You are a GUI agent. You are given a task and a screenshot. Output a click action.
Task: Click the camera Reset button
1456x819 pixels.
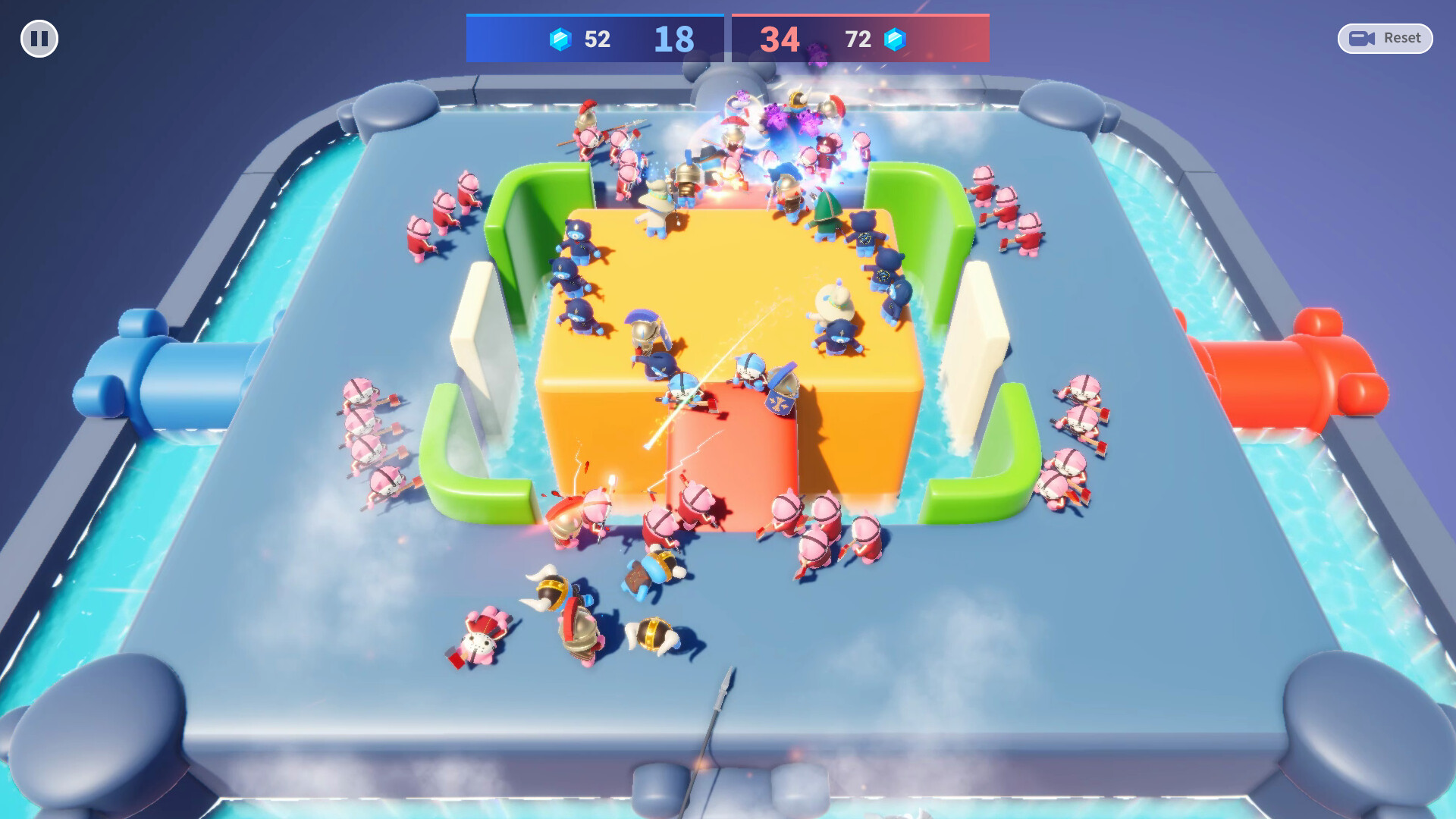click(1385, 38)
